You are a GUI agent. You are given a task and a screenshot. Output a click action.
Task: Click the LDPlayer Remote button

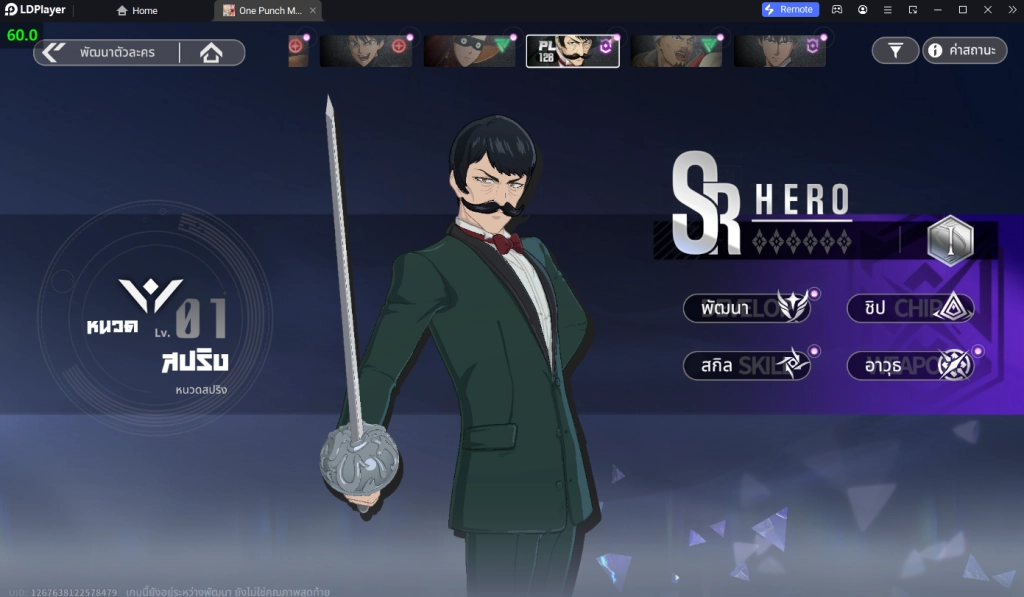[x=790, y=9]
